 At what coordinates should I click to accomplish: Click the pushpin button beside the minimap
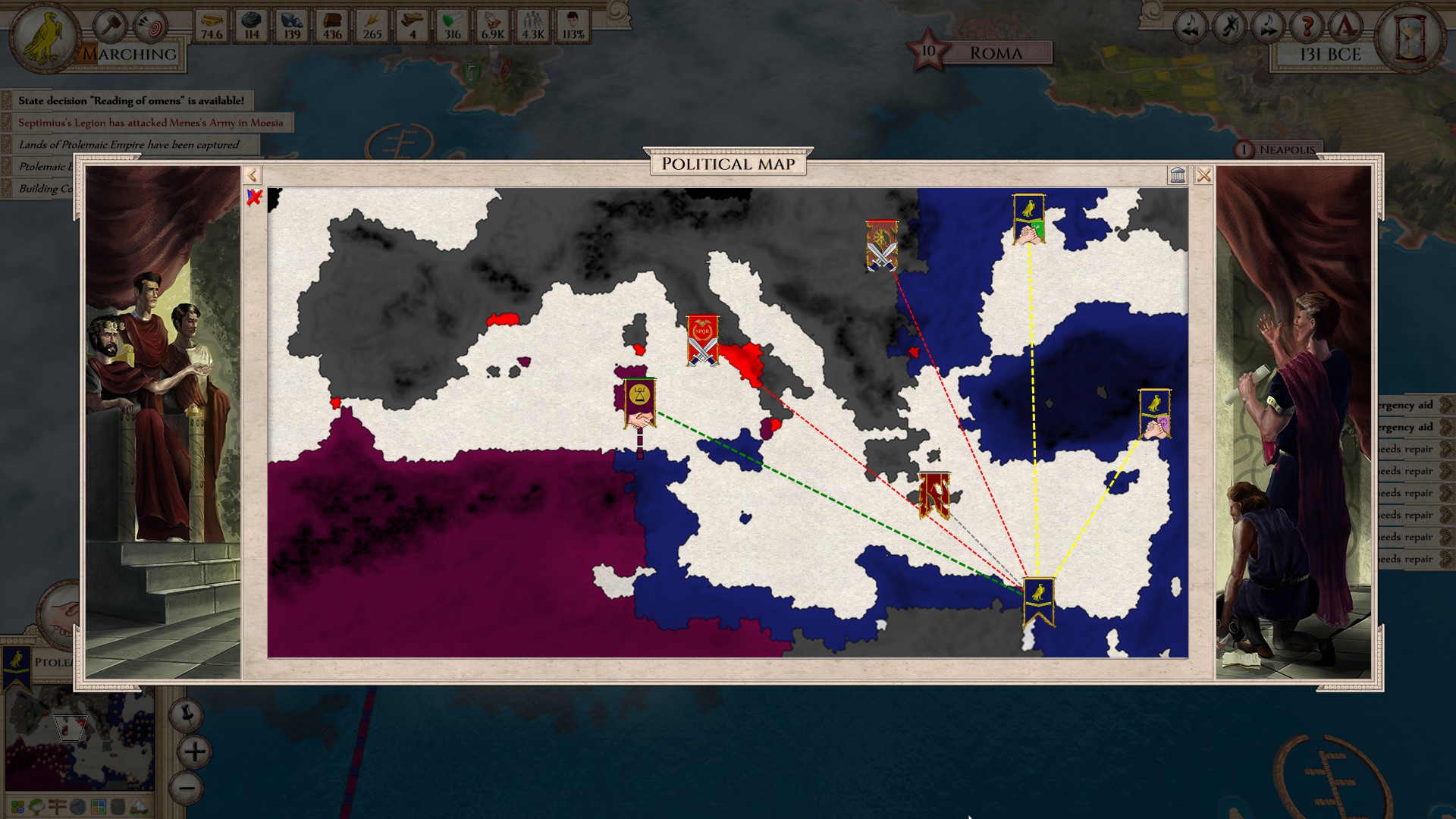pyautogui.click(x=186, y=714)
